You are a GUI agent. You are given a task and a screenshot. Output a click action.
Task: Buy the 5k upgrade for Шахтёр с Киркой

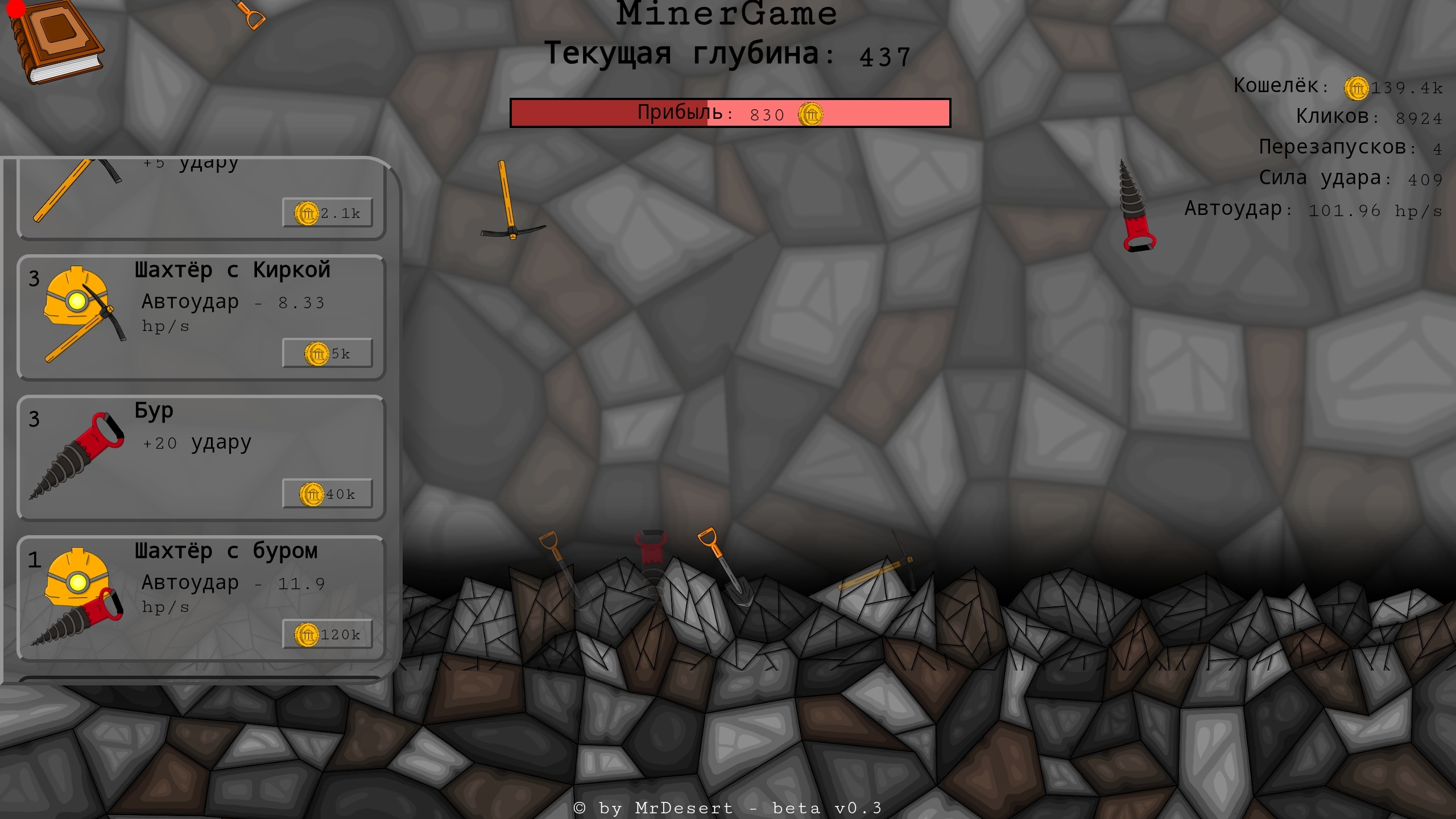[327, 353]
